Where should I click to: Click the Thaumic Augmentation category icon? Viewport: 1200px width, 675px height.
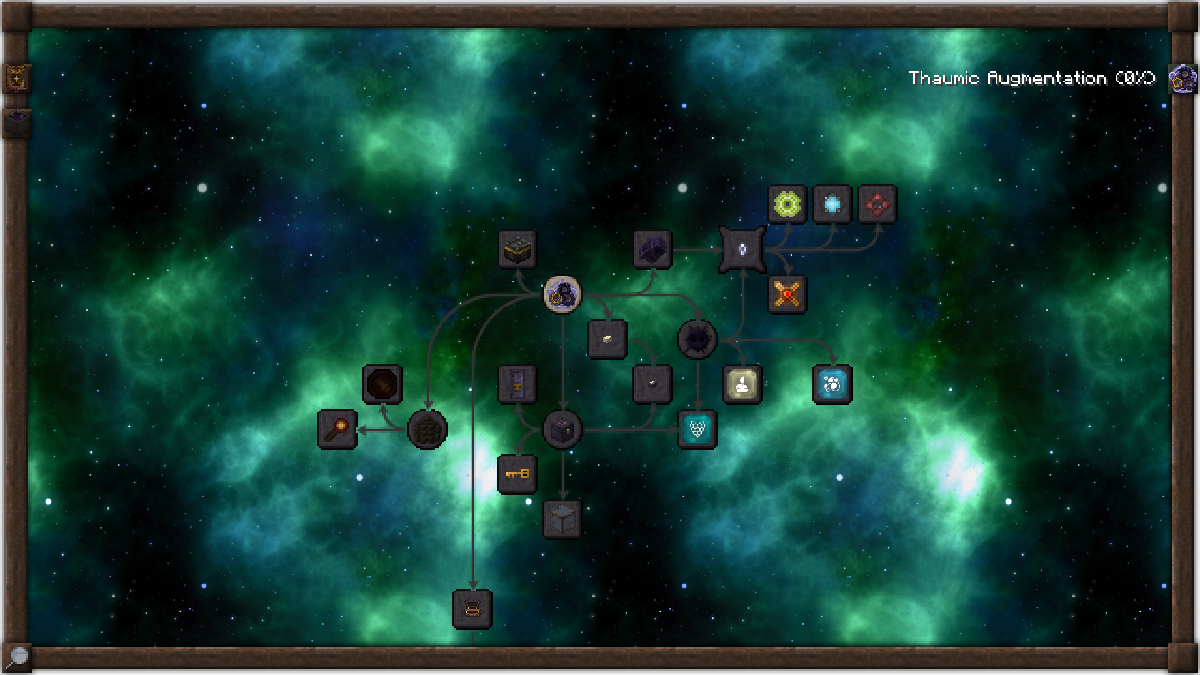pos(1183,78)
